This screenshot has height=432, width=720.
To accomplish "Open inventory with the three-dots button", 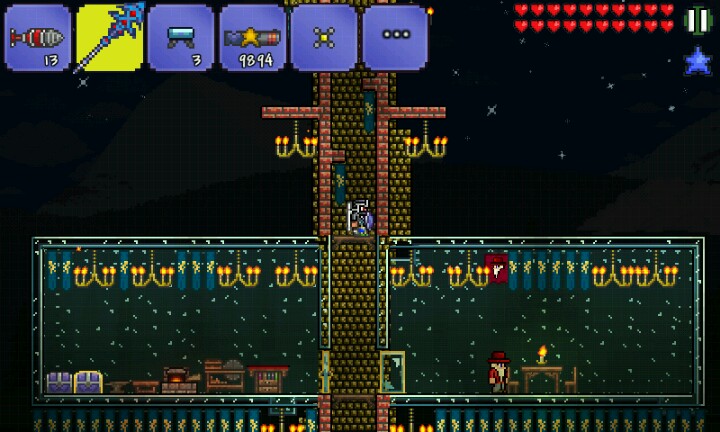I will coord(395,37).
